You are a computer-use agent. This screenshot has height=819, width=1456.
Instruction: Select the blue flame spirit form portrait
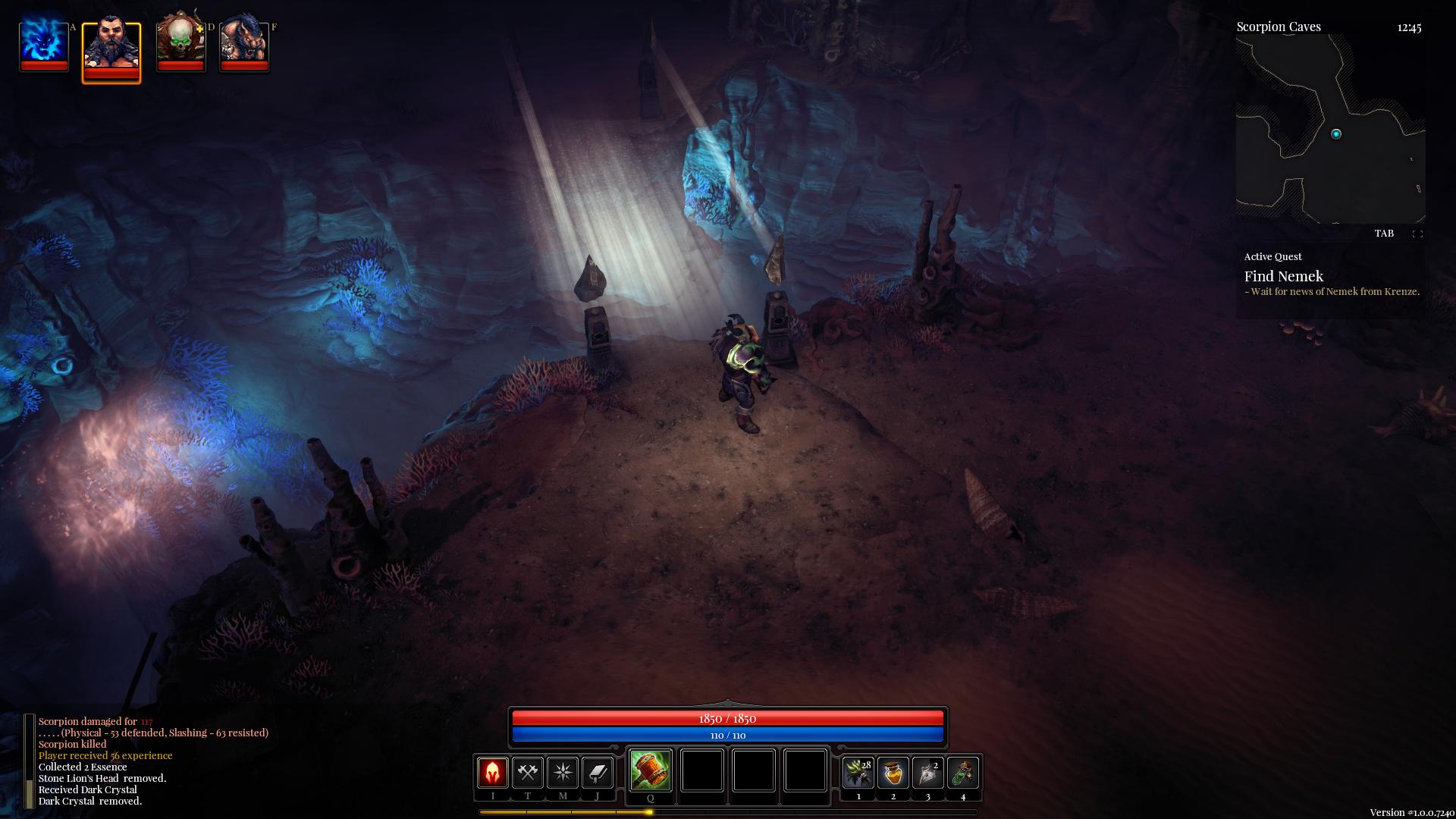click(44, 43)
